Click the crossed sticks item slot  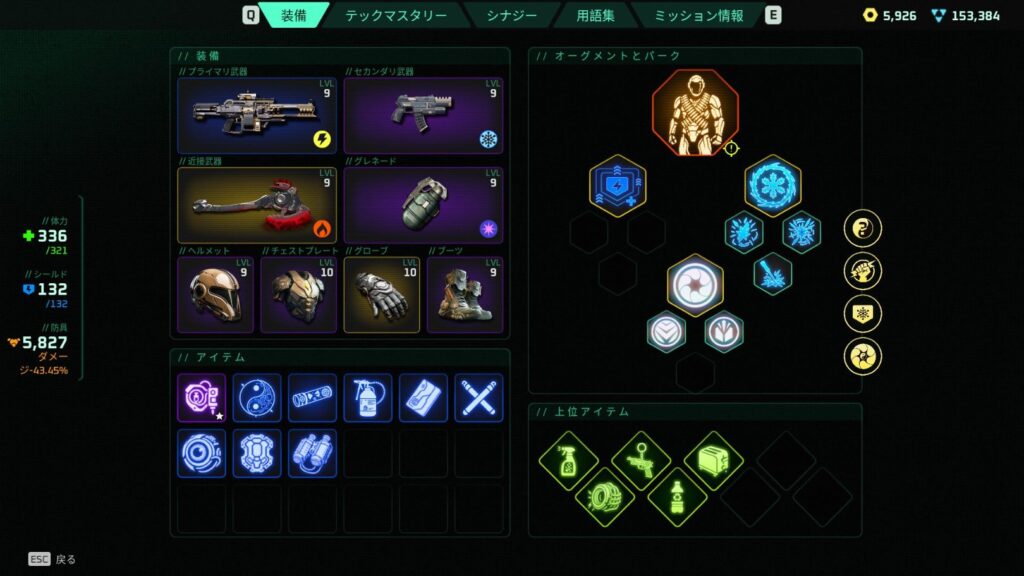[478, 398]
